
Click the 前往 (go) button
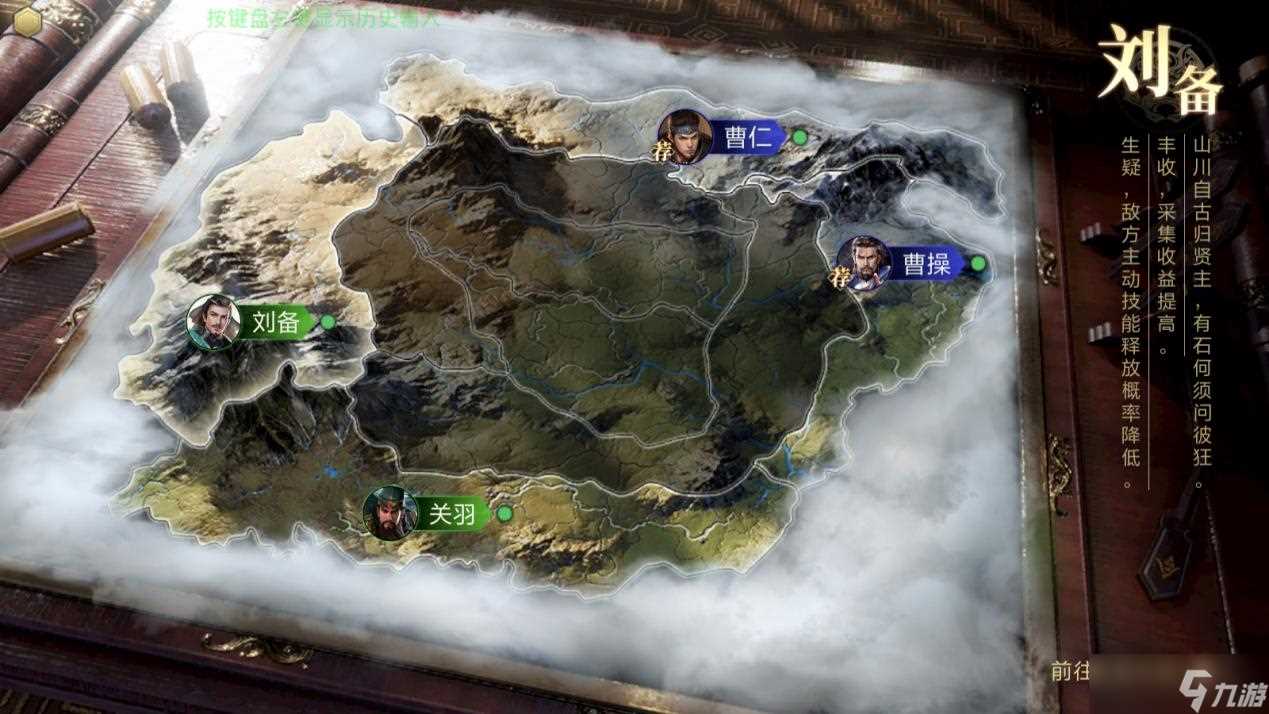point(1069,671)
